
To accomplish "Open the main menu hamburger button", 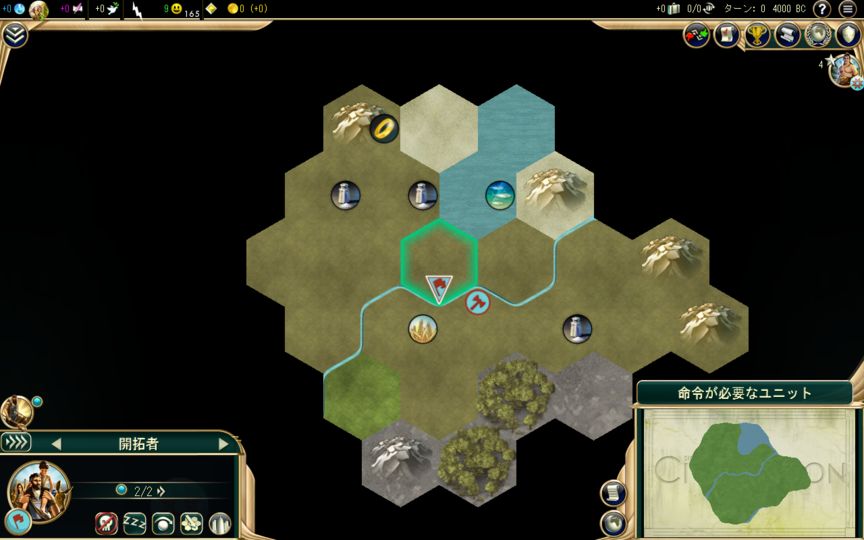I will (848, 9).
